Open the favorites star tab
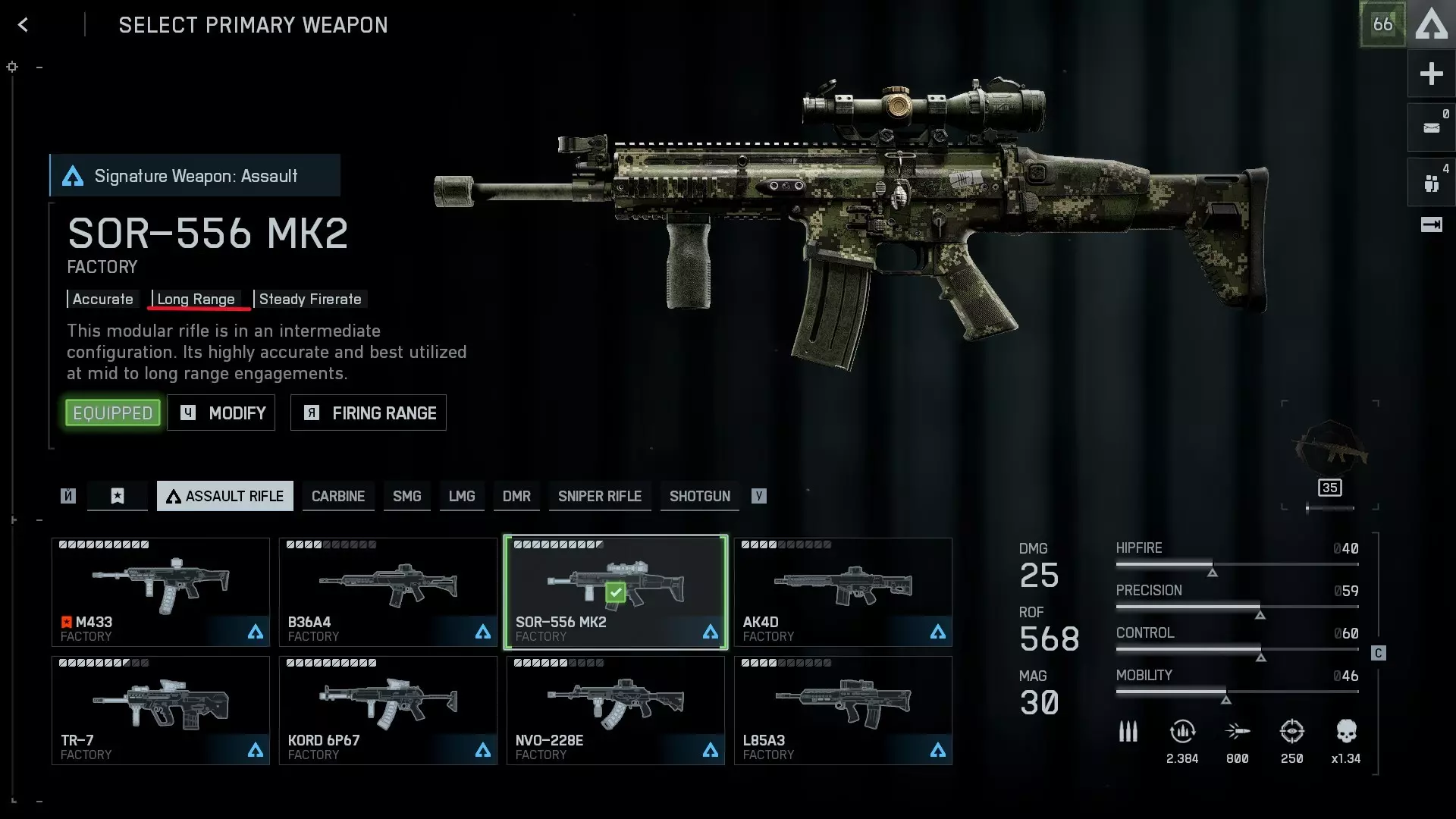This screenshot has height=819, width=1456. pyautogui.click(x=118, y=497)
